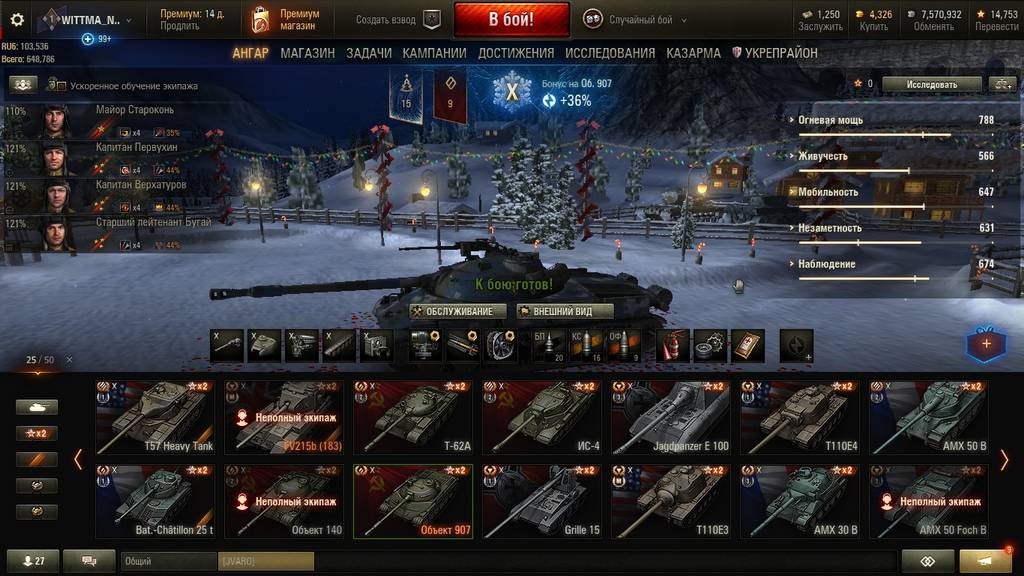The height and width of the screenshot is (576, 1024).
Task: Select crew member Майор Староконь
Action: (x=110, y=120)
